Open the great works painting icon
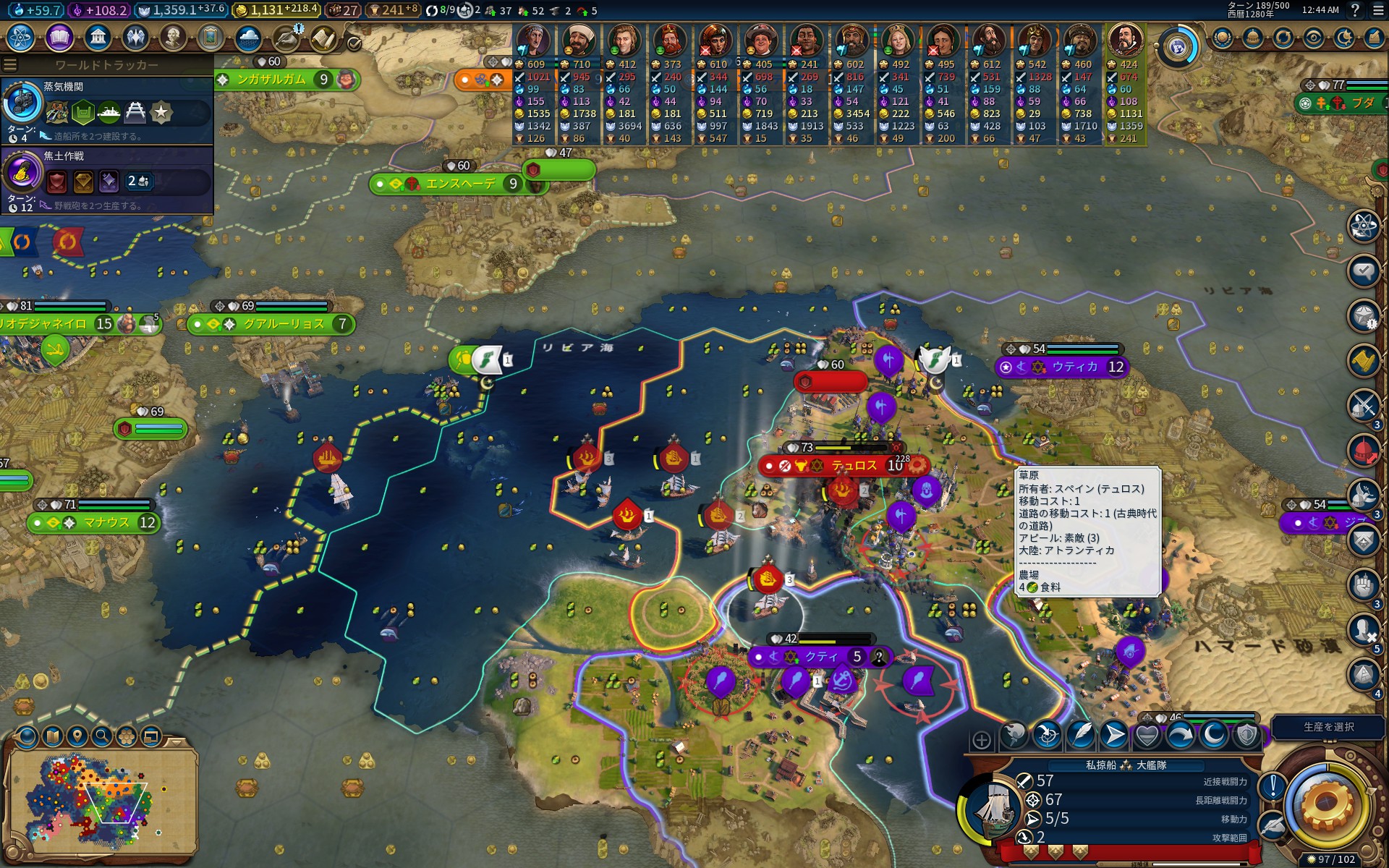Image resolution: width=1389 pixels, height=868 pixels. (x=210, y=37)
